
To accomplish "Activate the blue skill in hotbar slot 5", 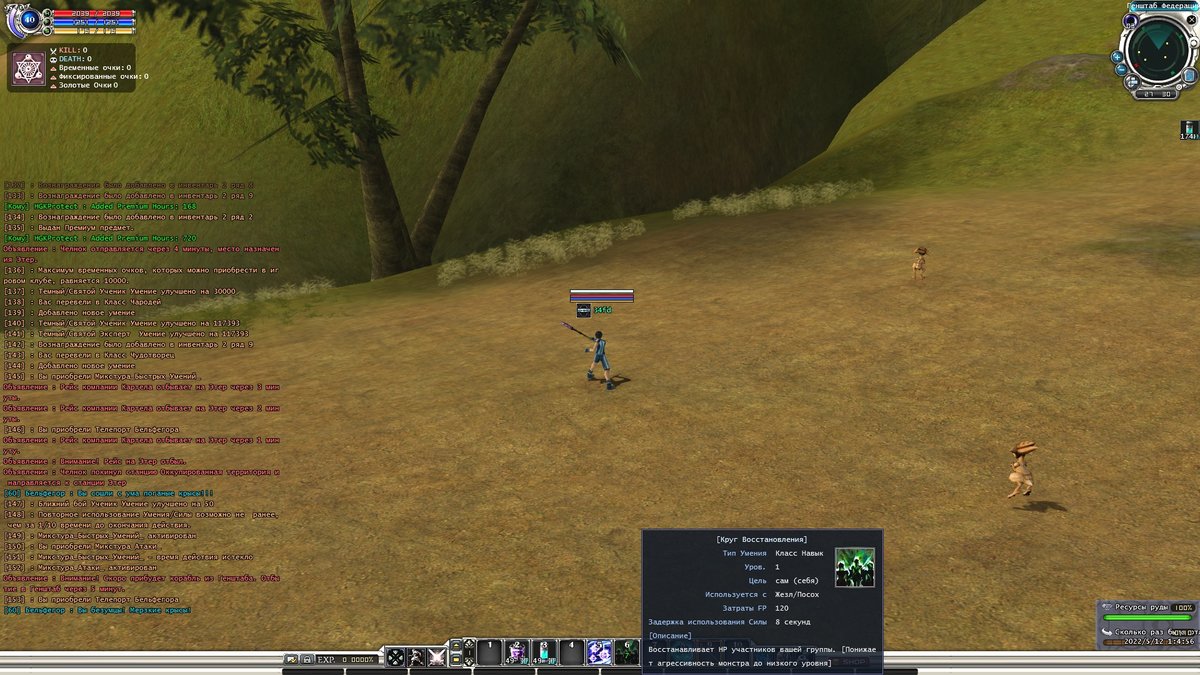I will pos(600,652).
